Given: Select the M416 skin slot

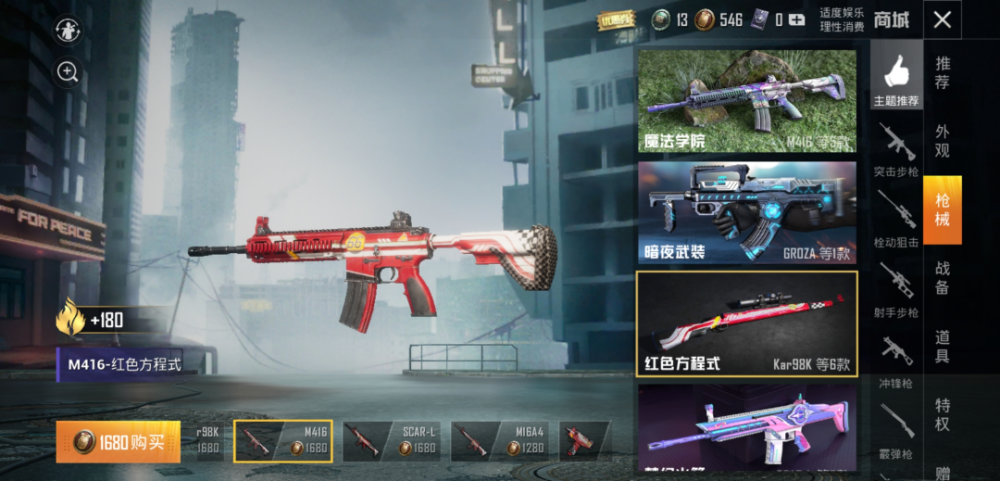Looking at the screenshot, I should pos(283,441).
